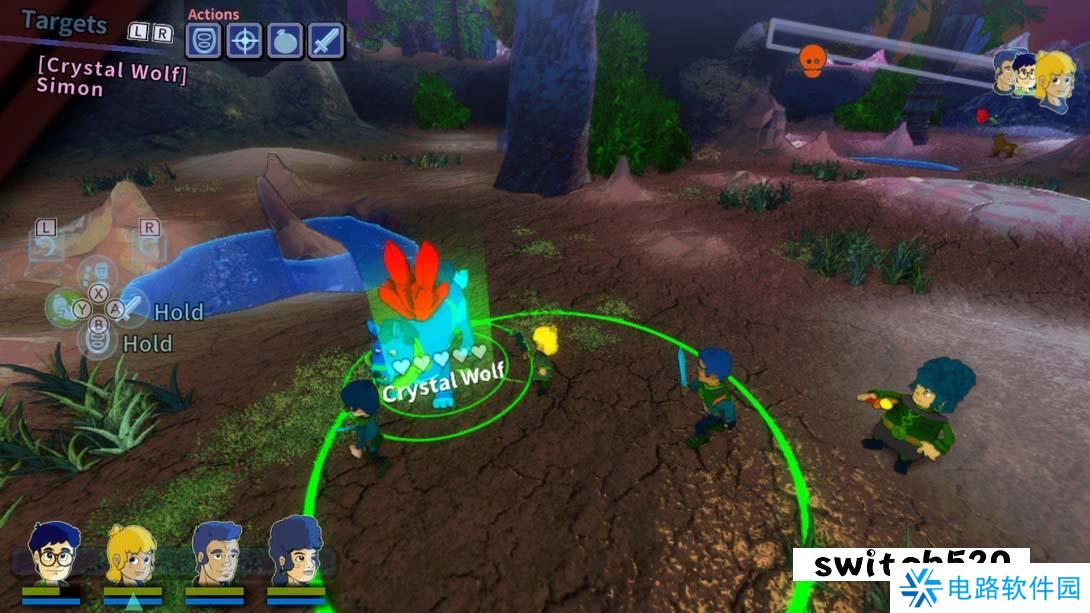
Task: Choose Simon in the targets list
Action: coord(70,88)
